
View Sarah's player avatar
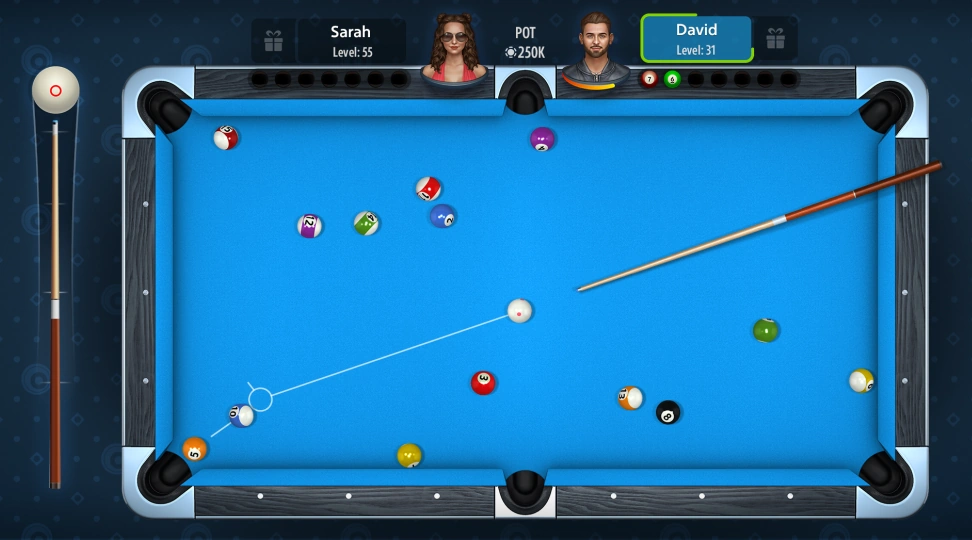[453, 47]
